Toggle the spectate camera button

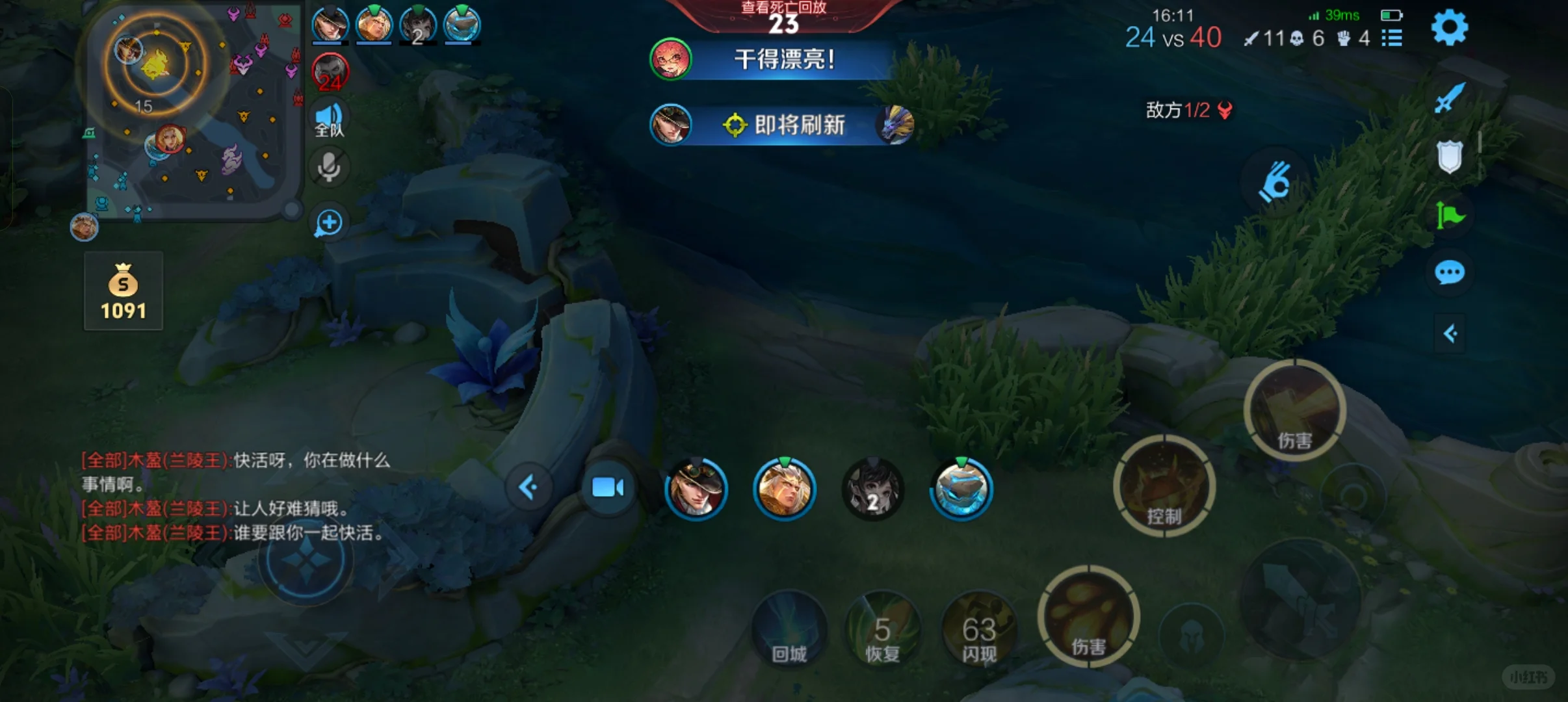608,487
